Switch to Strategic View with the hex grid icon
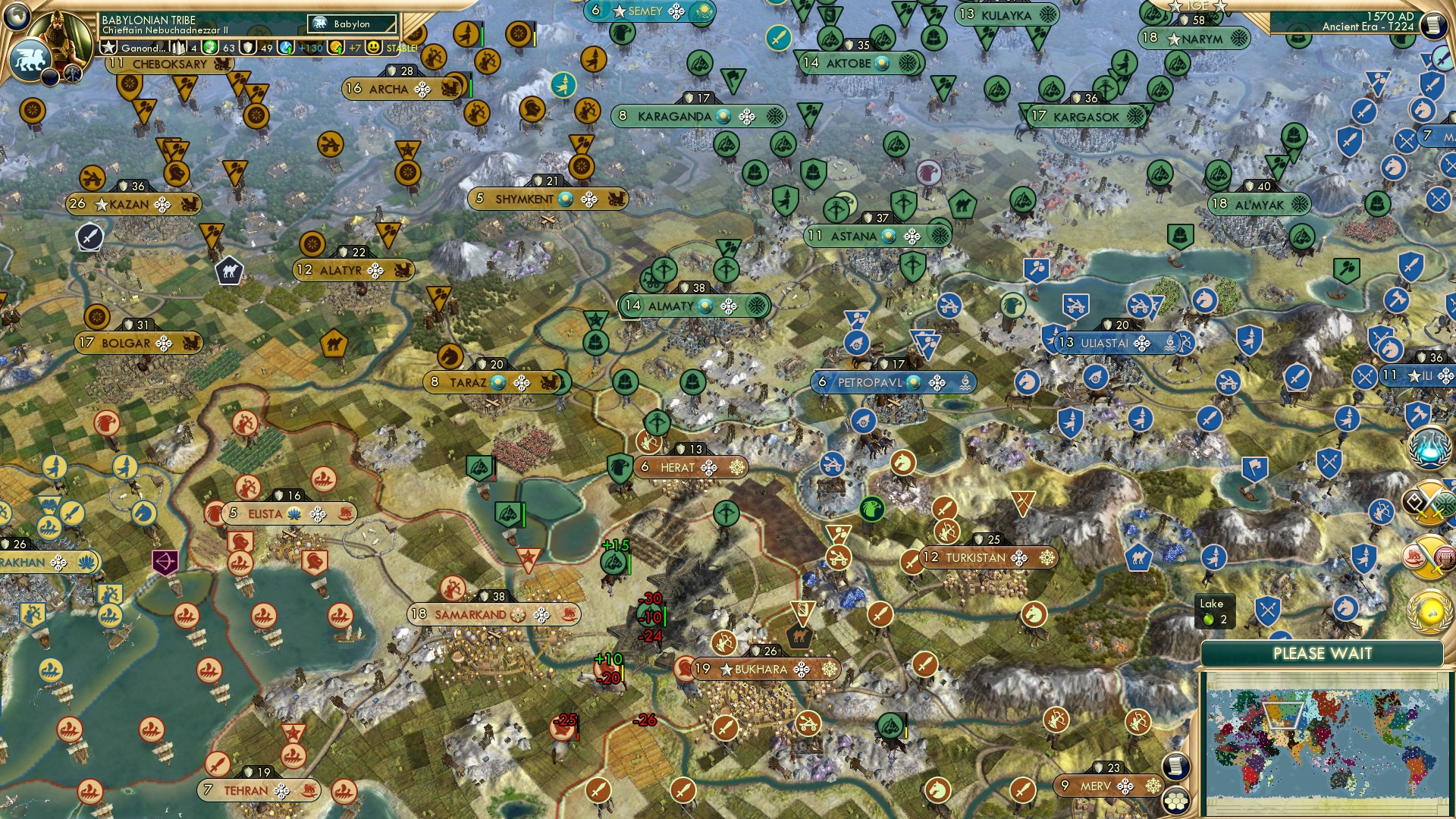 click(x=1176, y=802)
